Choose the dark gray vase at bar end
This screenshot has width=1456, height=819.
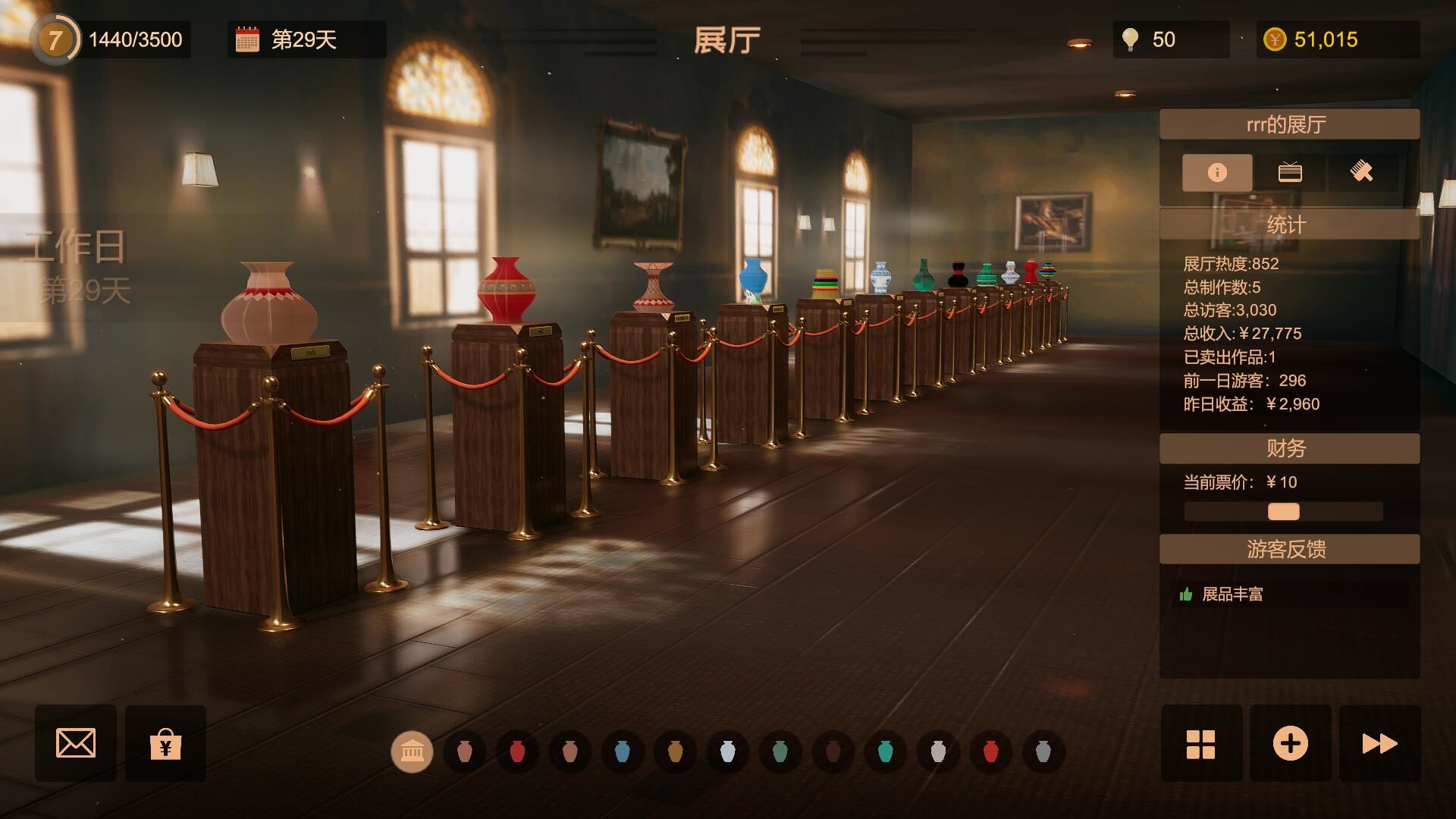(1043, 752)
